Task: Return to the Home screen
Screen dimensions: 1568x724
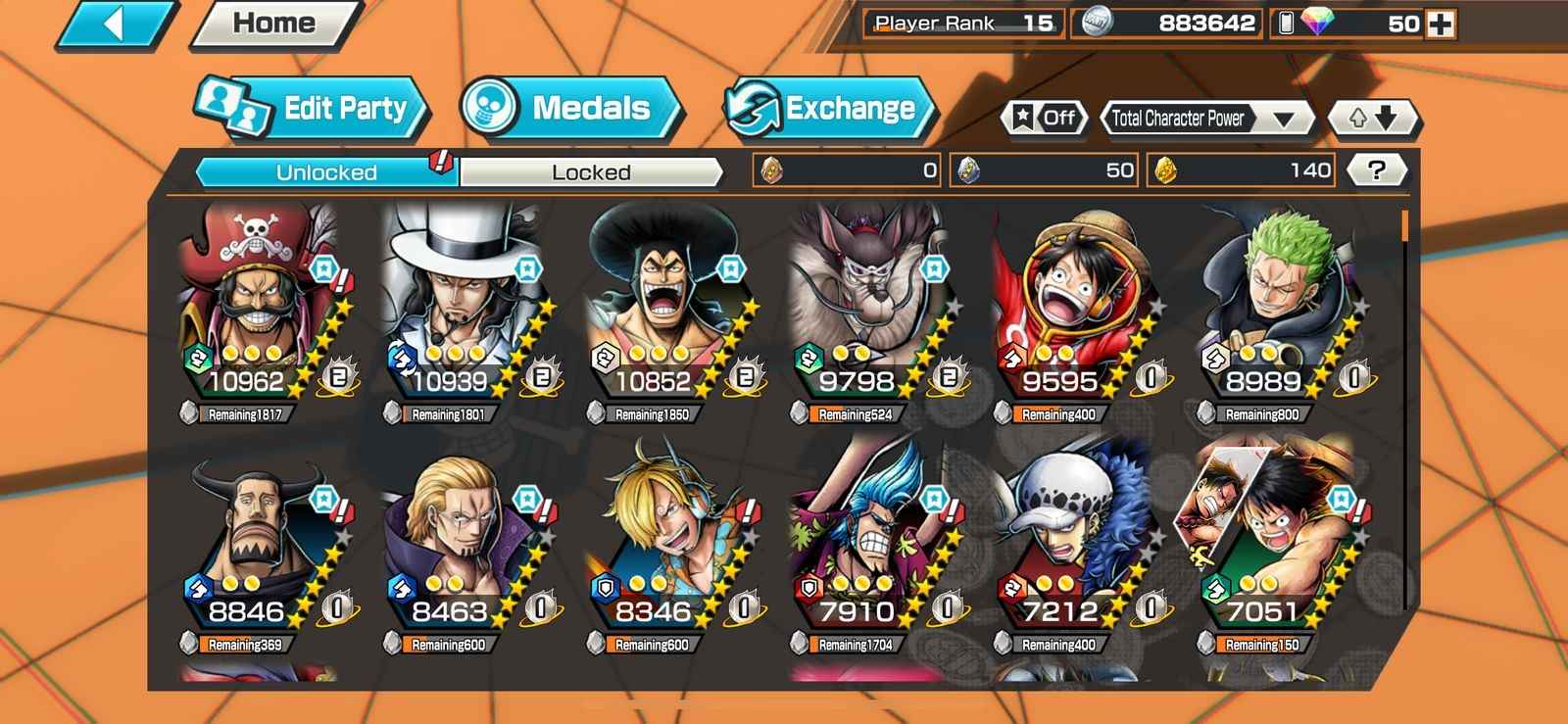Action: coord(274,24)
